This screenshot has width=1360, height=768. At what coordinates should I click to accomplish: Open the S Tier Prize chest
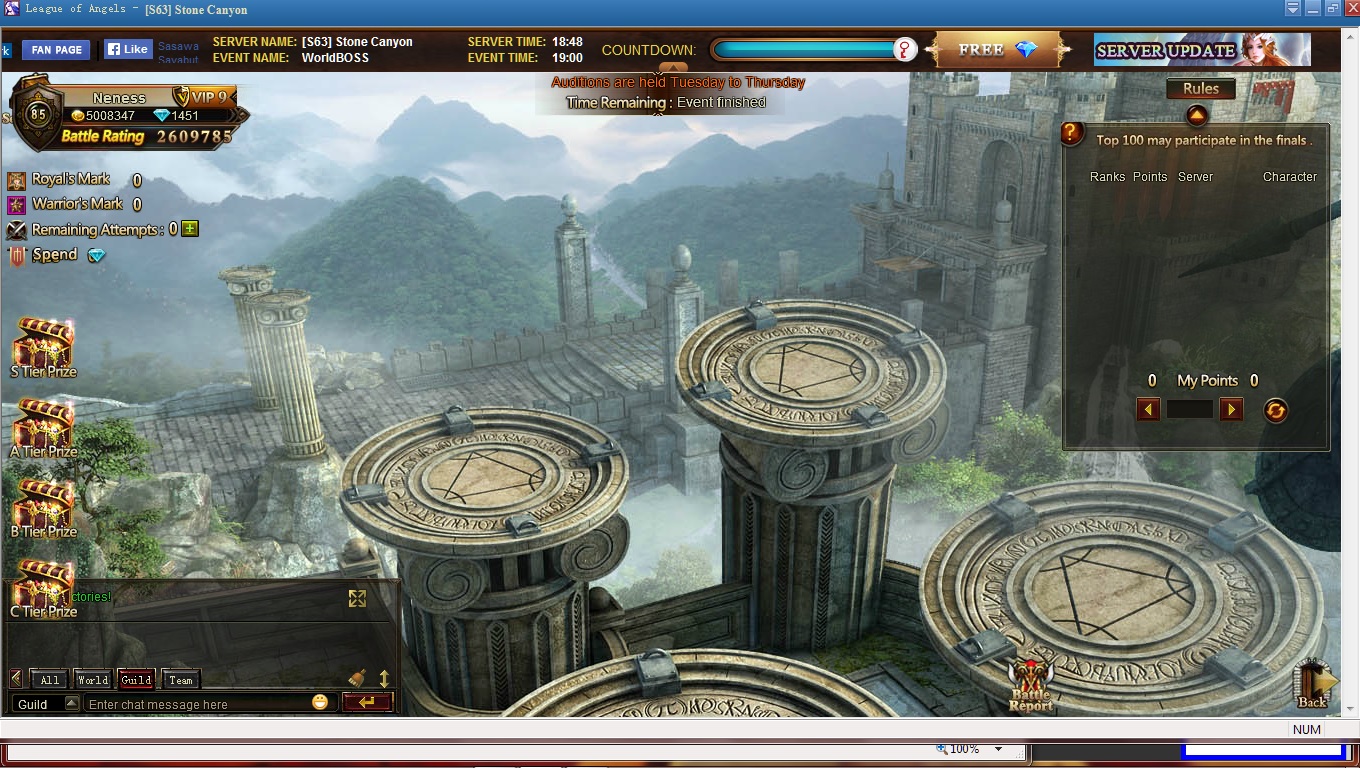tap(43, 346)
